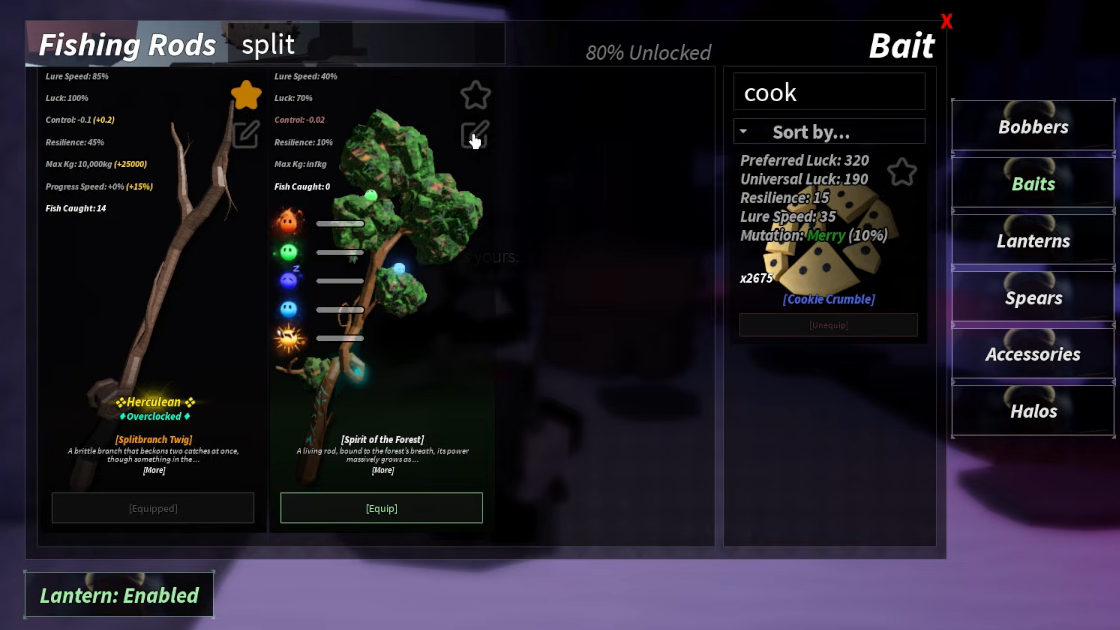This screenshot has height=630, width=1120.
Task: Favorite the Spirit of the Forest rod
Action: point(476,95)
